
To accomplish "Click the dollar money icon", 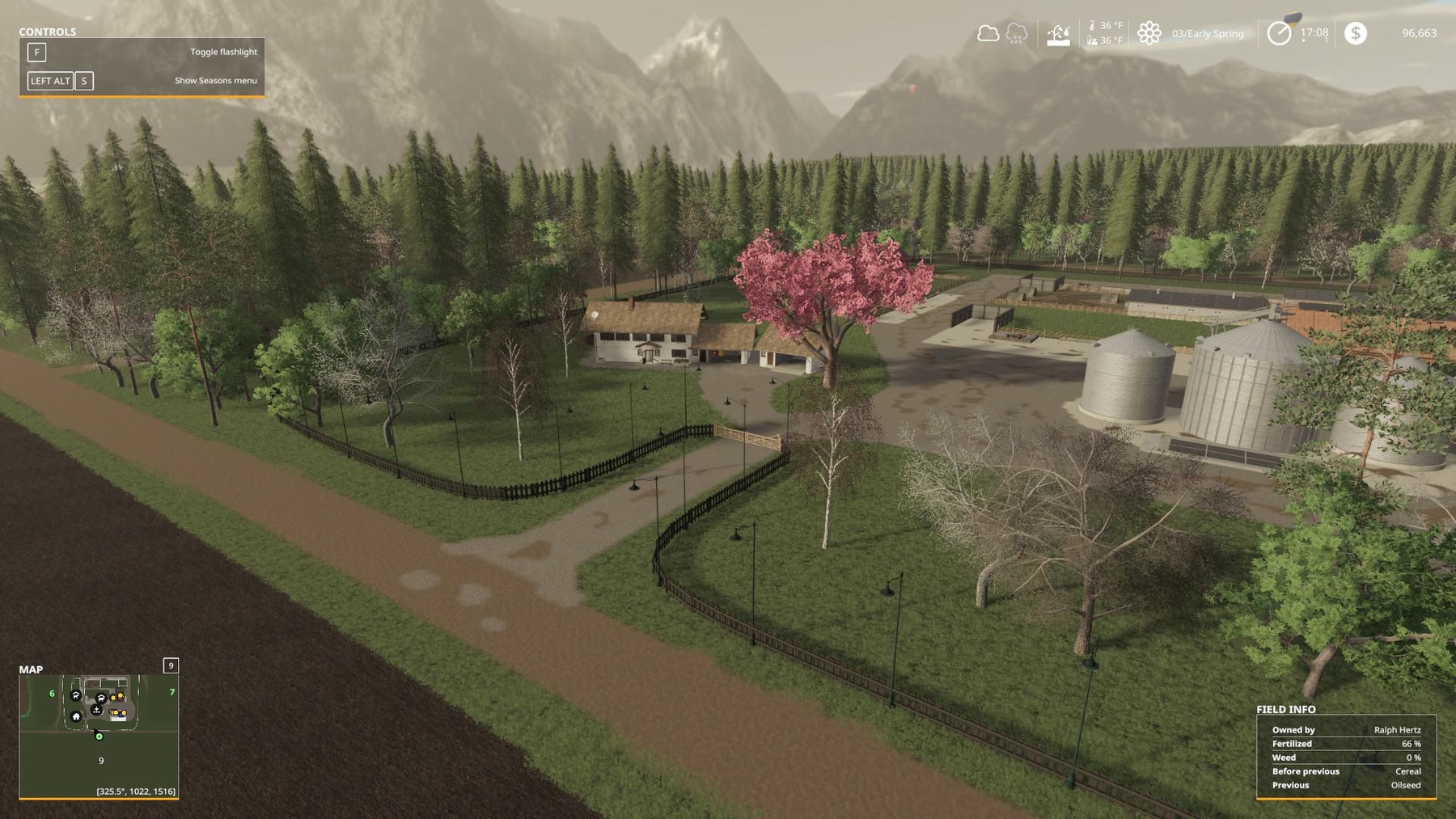I will 1356,33.
